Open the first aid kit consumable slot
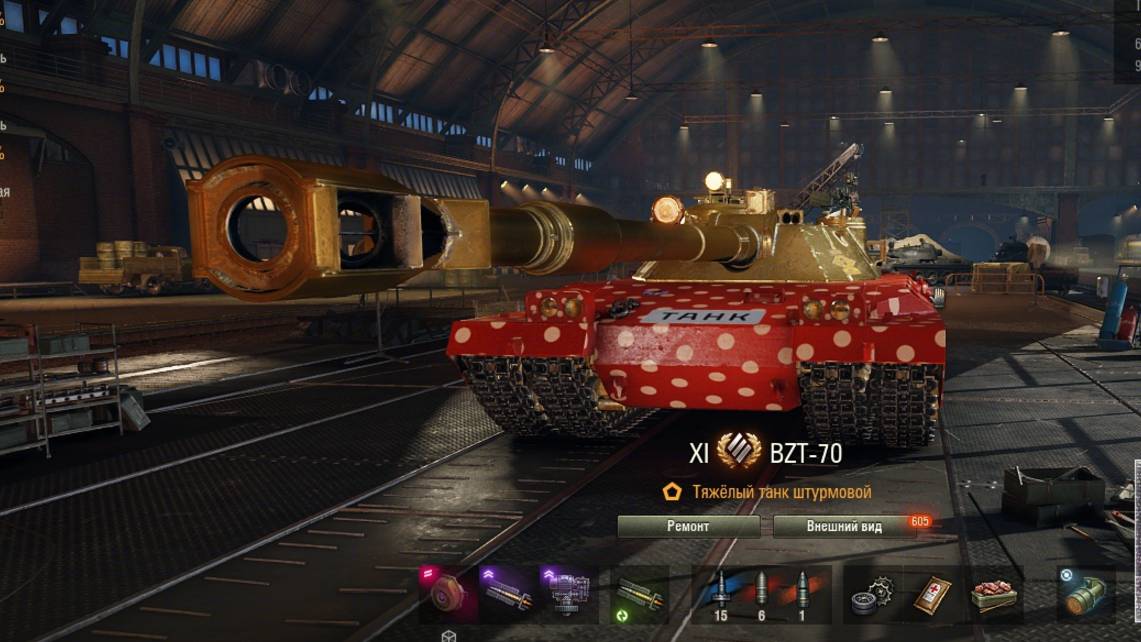This screenshot has width=1141, height=642. [932, 596]
